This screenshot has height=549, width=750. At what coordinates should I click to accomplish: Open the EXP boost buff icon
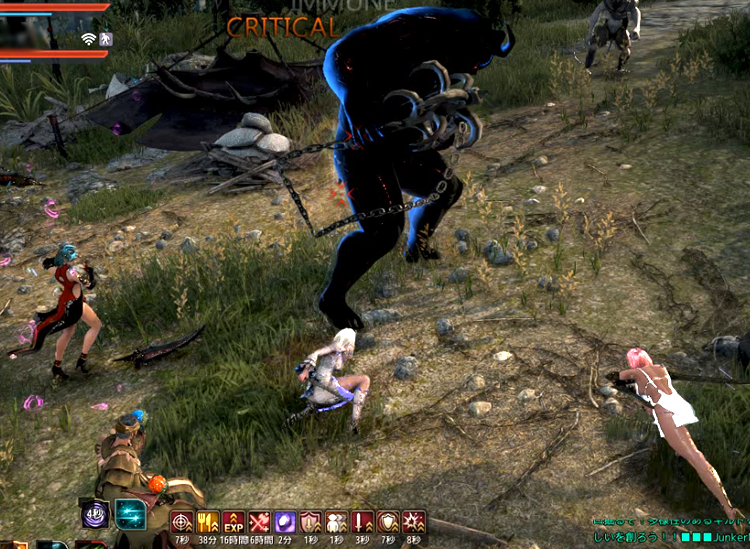234,521
